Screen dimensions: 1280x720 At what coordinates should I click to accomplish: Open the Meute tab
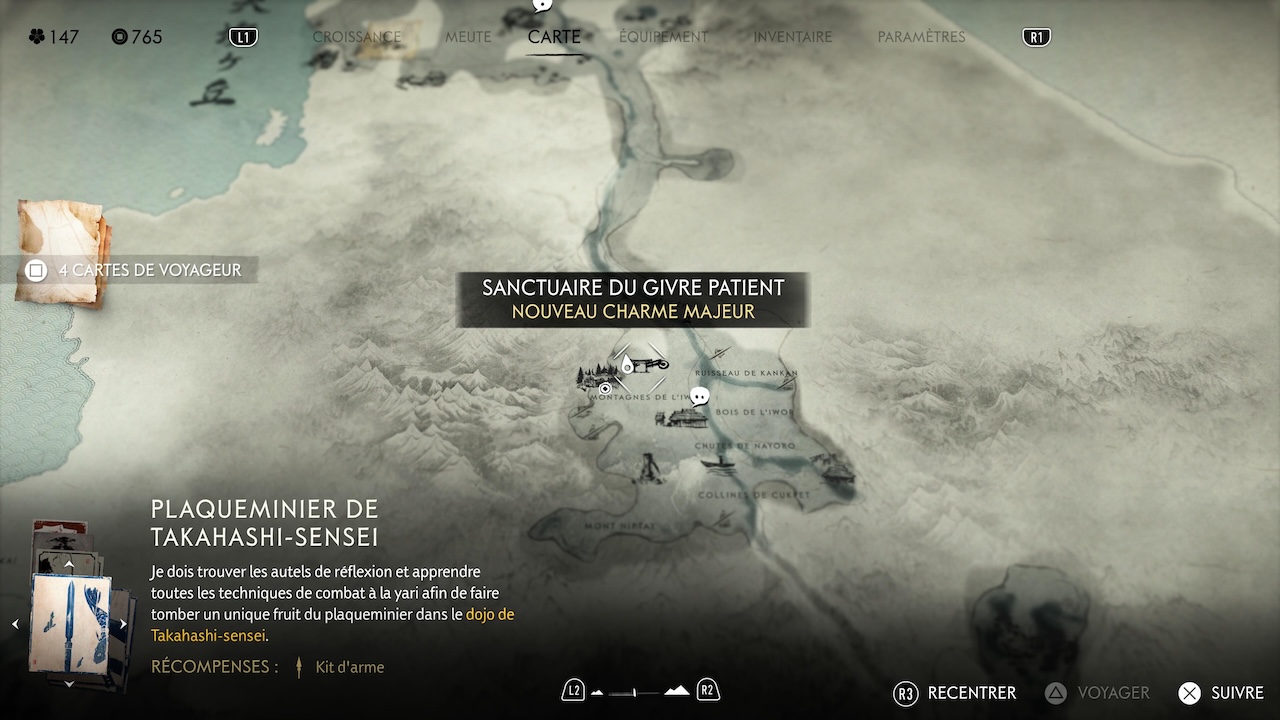pyautogui.click(x=468, y=37)
